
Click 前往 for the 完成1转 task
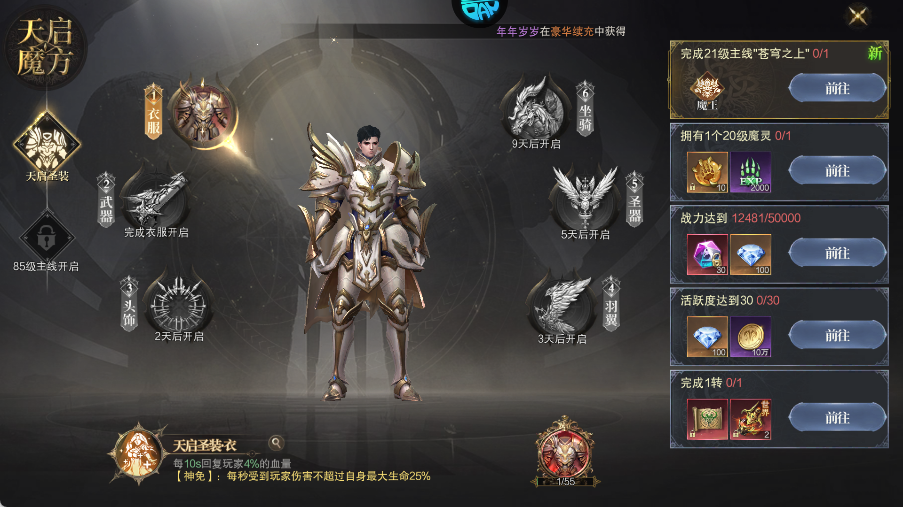[837, 418]
